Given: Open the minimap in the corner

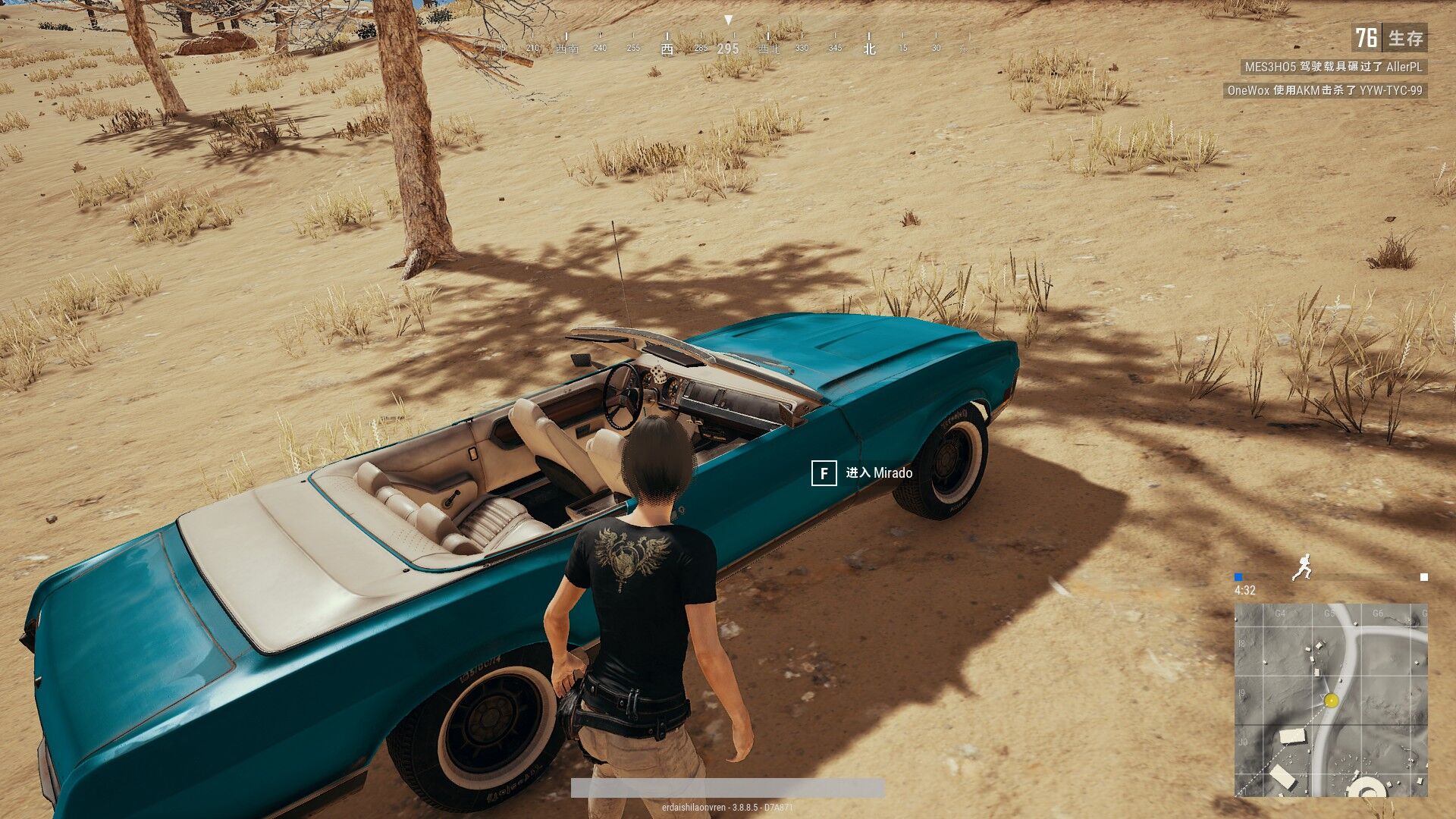Looking at the screenshot, I should tap(1331, 699).
